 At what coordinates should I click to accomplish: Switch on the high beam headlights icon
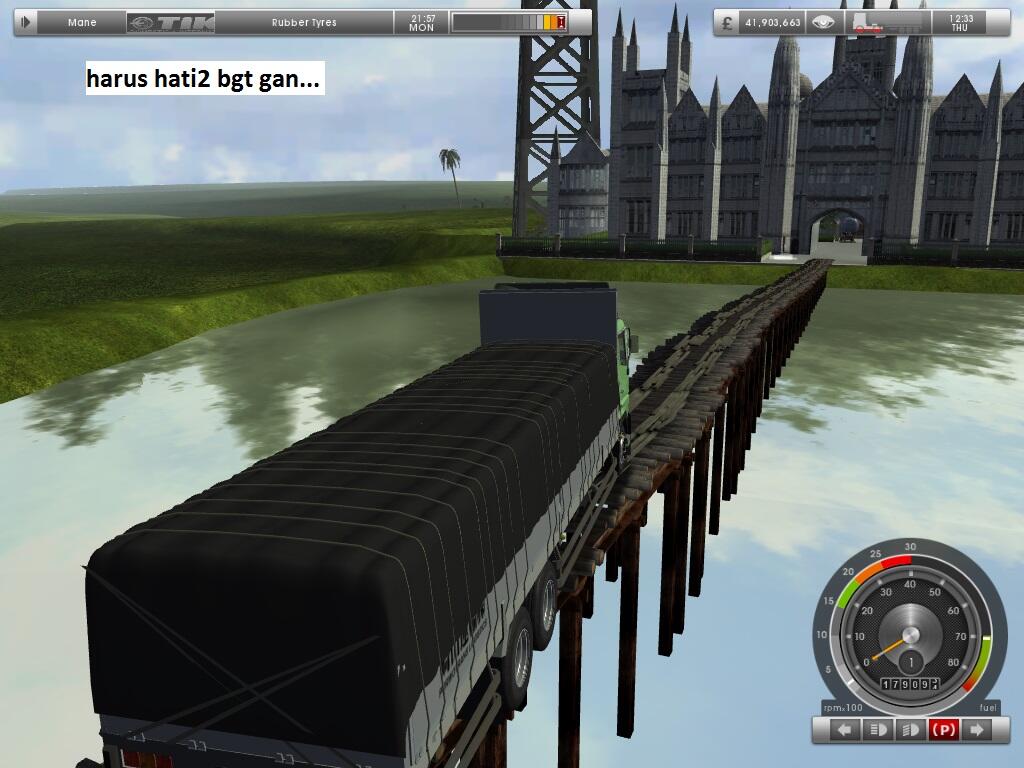pos(880,730)
